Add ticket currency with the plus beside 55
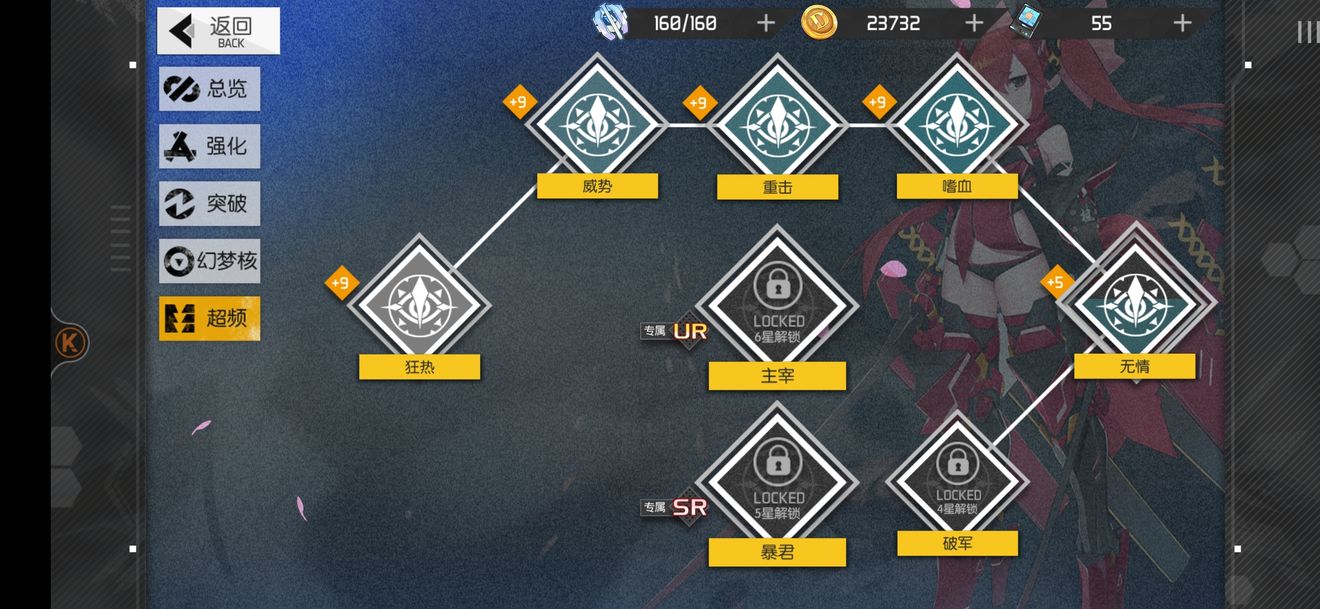Image resolution: width=1320 pixels, height=609 pixels. tap(1182, 23)
